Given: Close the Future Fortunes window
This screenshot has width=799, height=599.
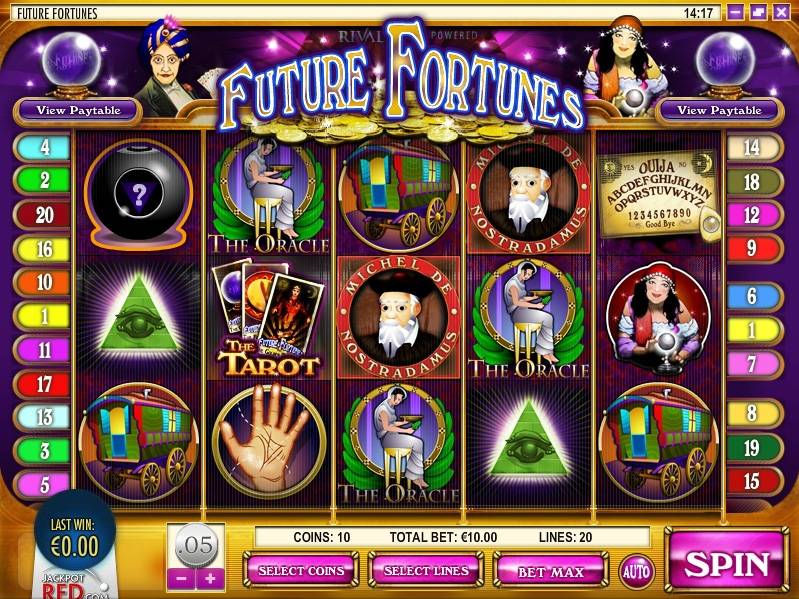Looking at the screenshot, I should (x=781, y=13).
